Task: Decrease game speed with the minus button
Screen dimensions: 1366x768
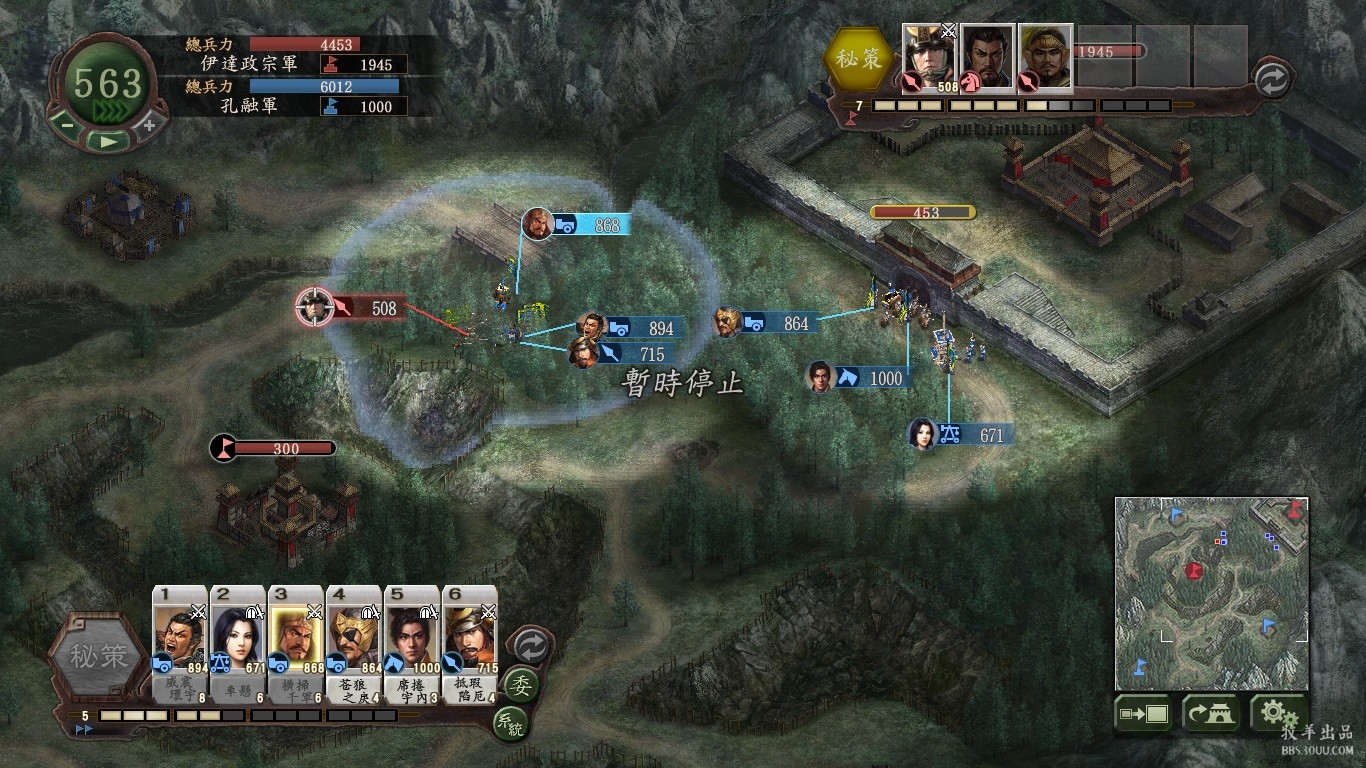Action: click(66, 125)
